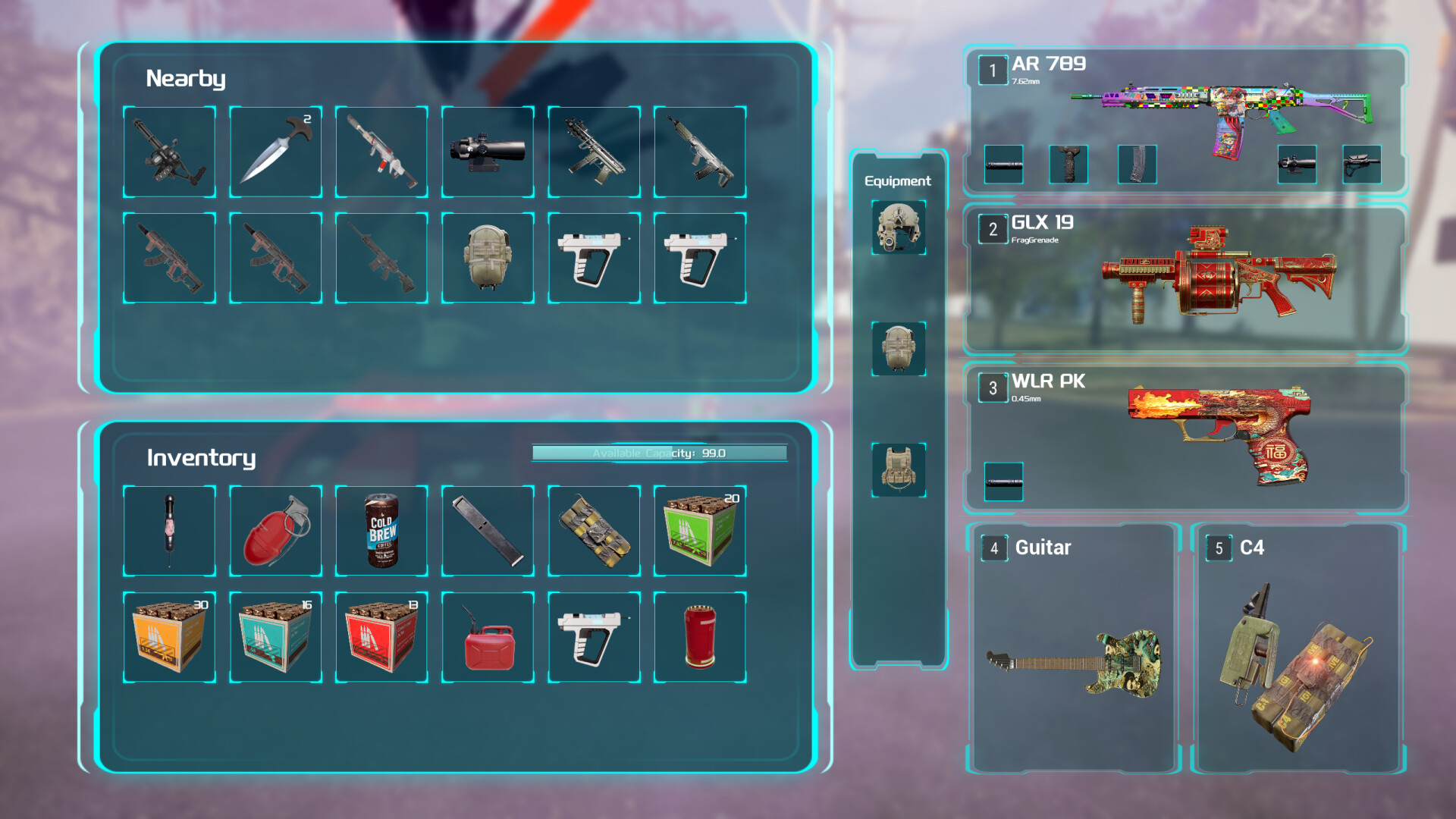This screenshot has width=1456, height=819.
Task: Click the green ammo box showing 20
Action: (699, 529)
